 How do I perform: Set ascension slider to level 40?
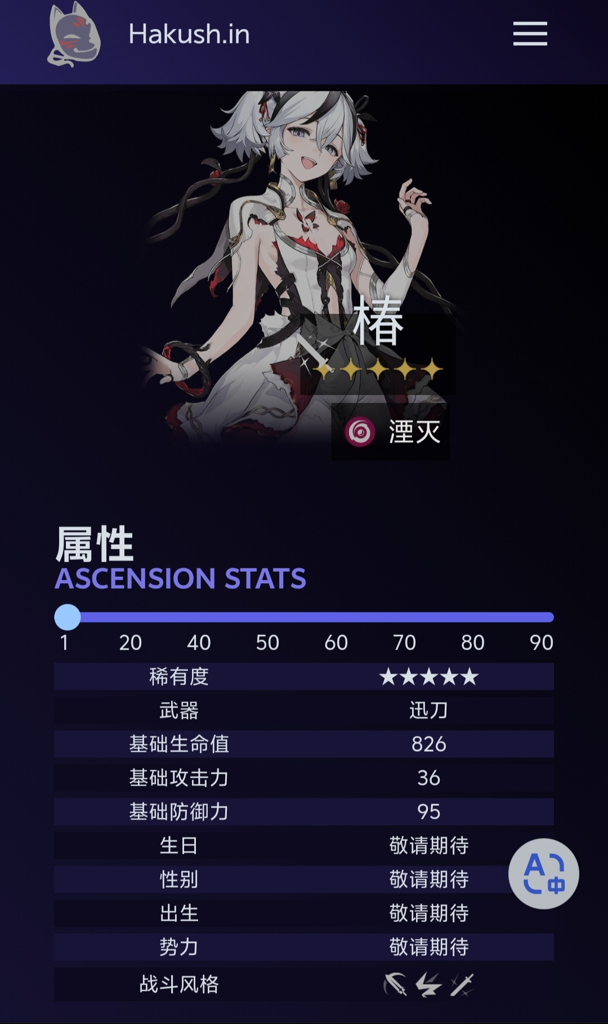[199, 617]
